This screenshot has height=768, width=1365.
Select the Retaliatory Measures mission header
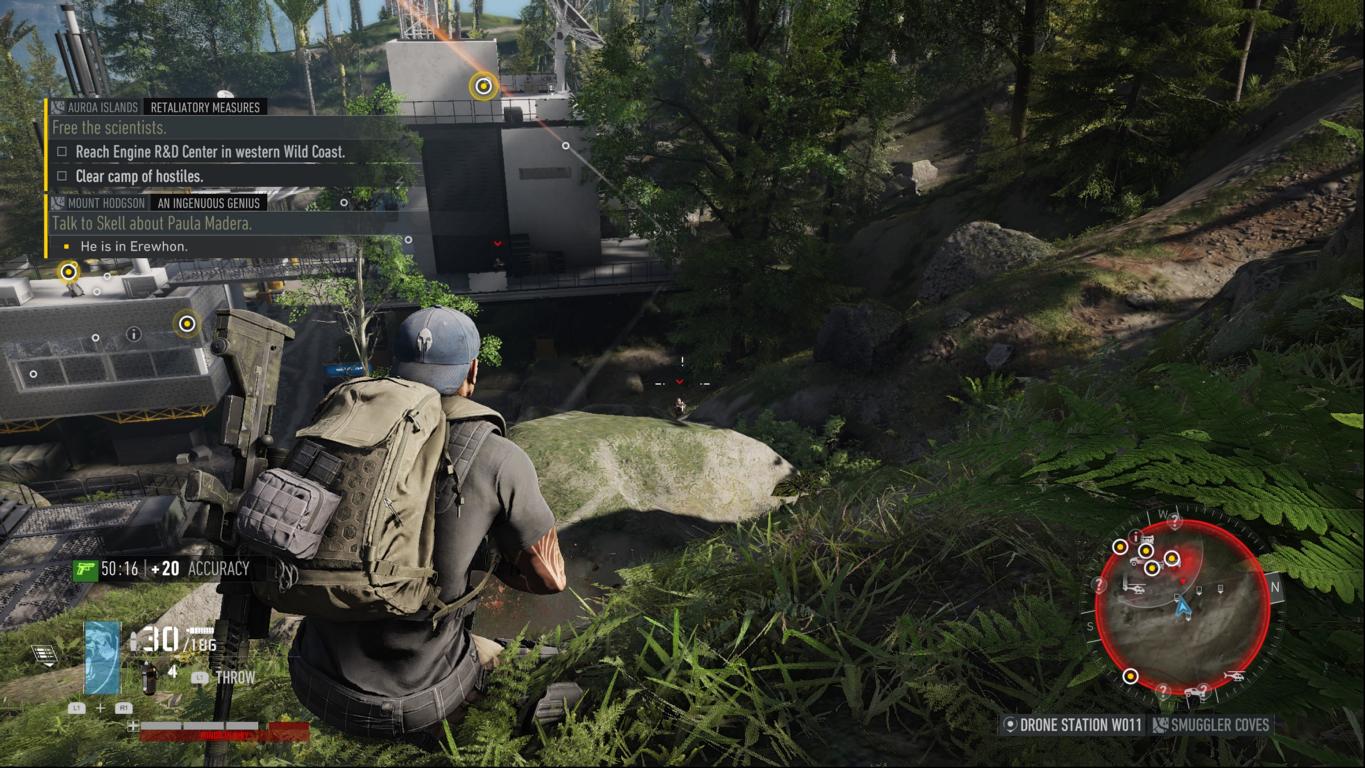(204, 107)
